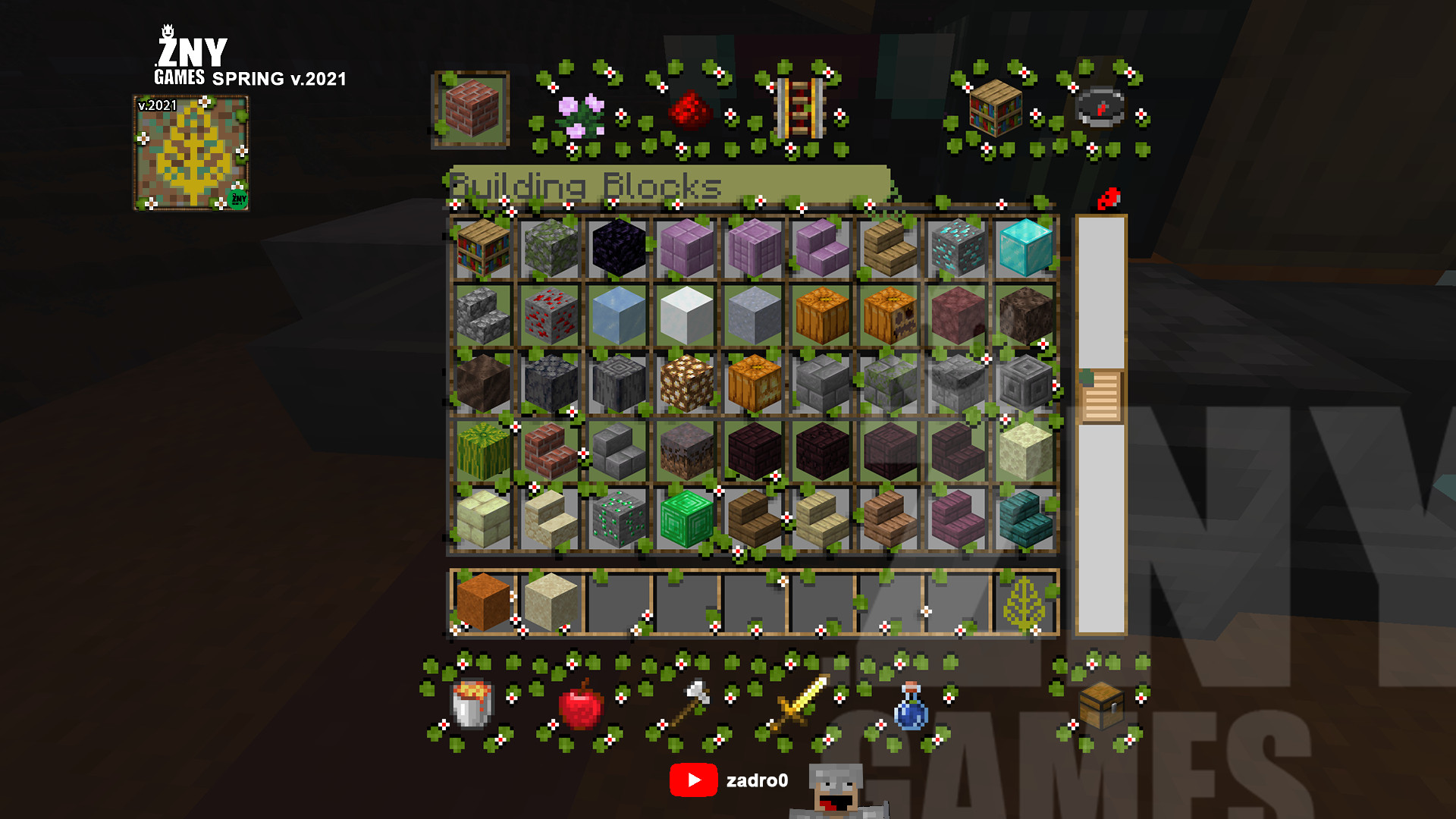Pick the obsidian block
Viewport: 1456px width, 819px height.
point(619,247)
